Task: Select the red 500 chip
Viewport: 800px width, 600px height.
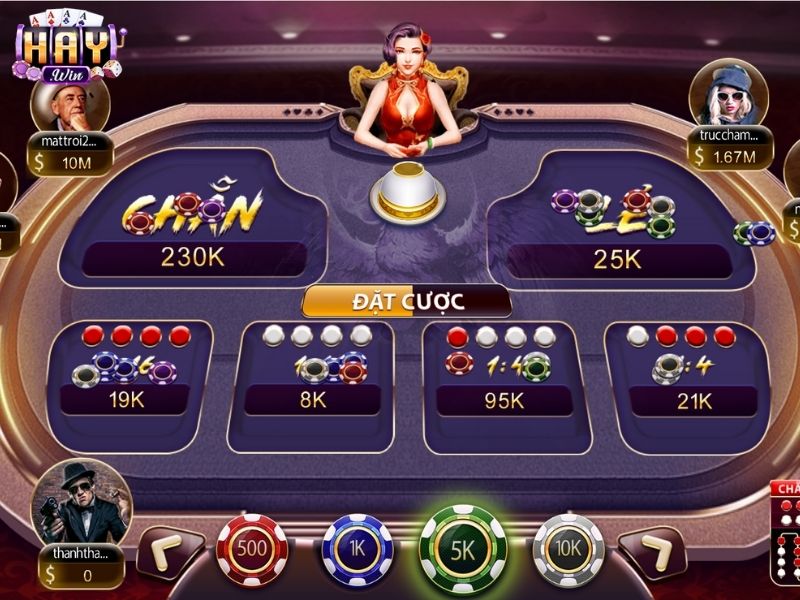Action: (x=251, y=548)
